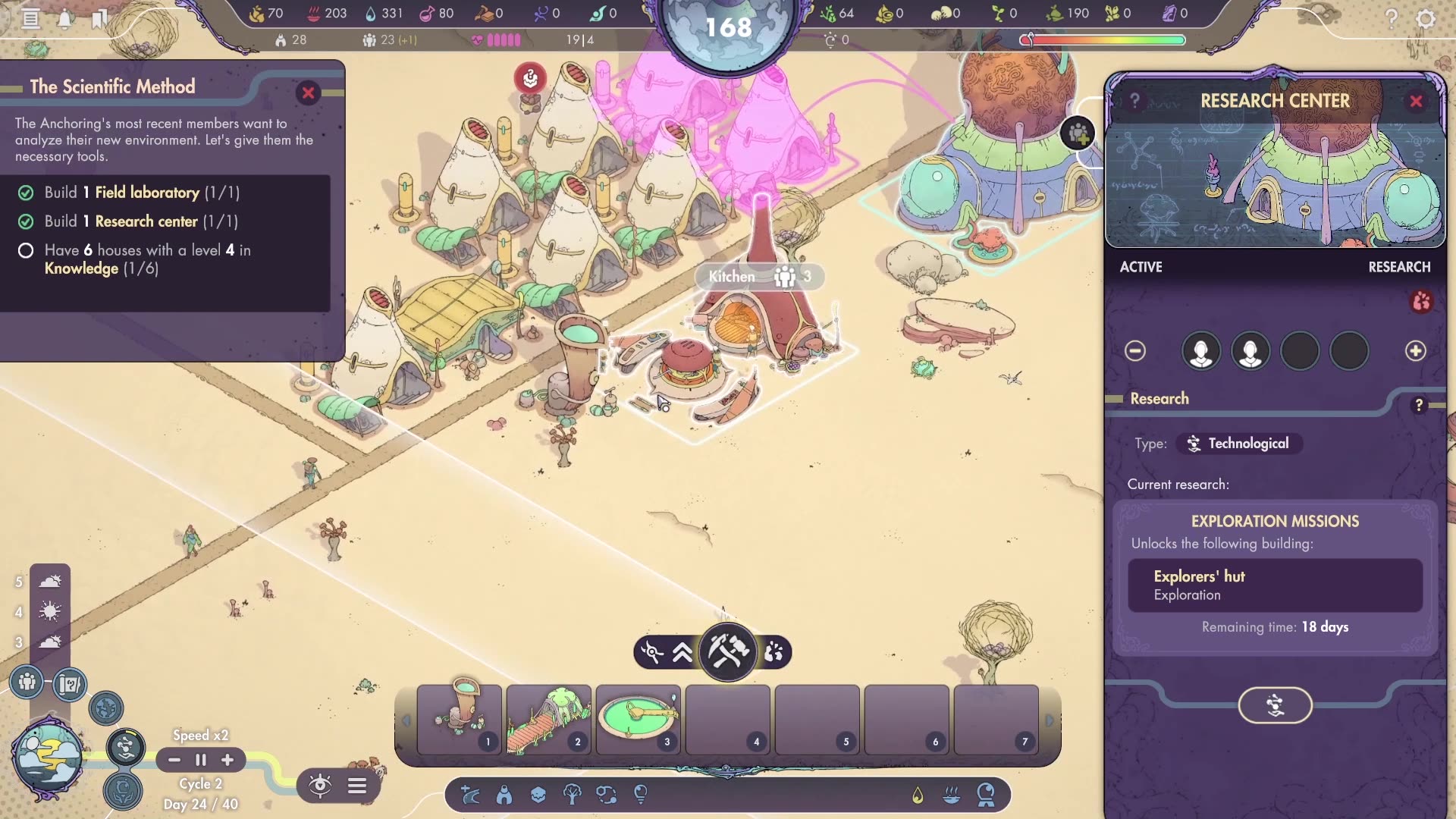1456x819 pixels.
Task: Select the demolish tool right of the hammer
Action: click(774, 654)
